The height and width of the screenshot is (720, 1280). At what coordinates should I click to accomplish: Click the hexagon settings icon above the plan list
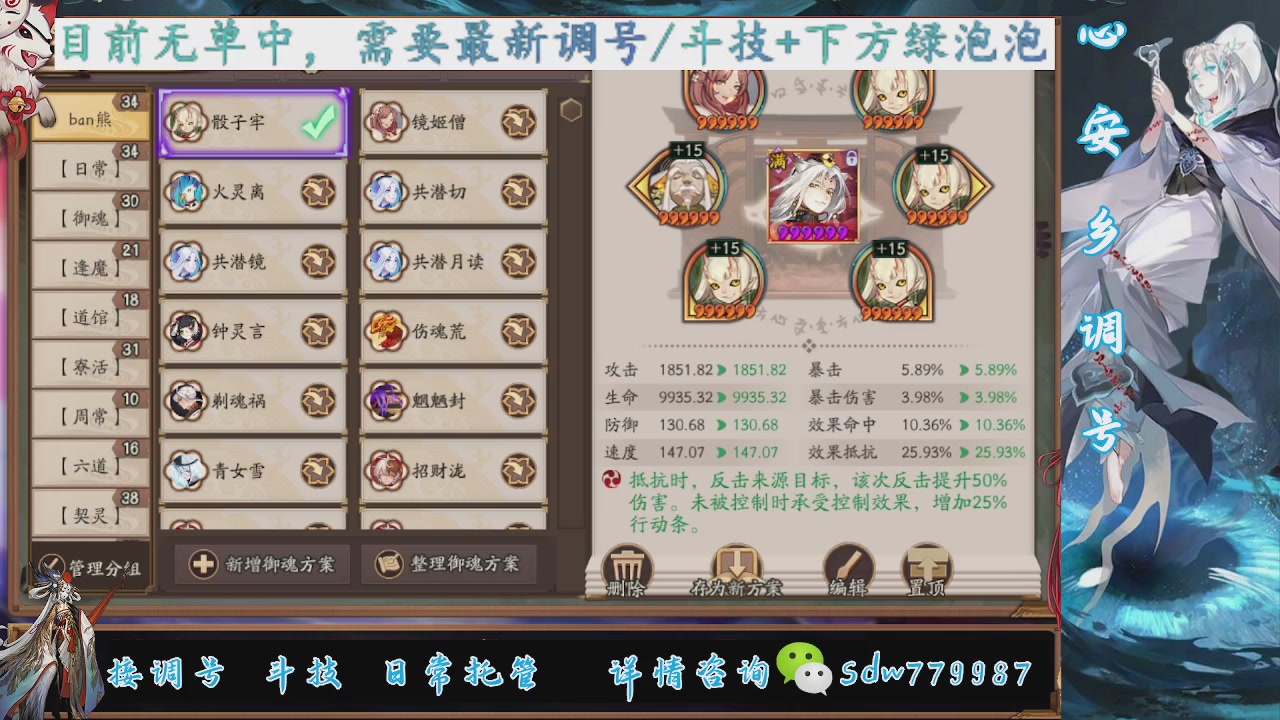click(x=571, y=110)
